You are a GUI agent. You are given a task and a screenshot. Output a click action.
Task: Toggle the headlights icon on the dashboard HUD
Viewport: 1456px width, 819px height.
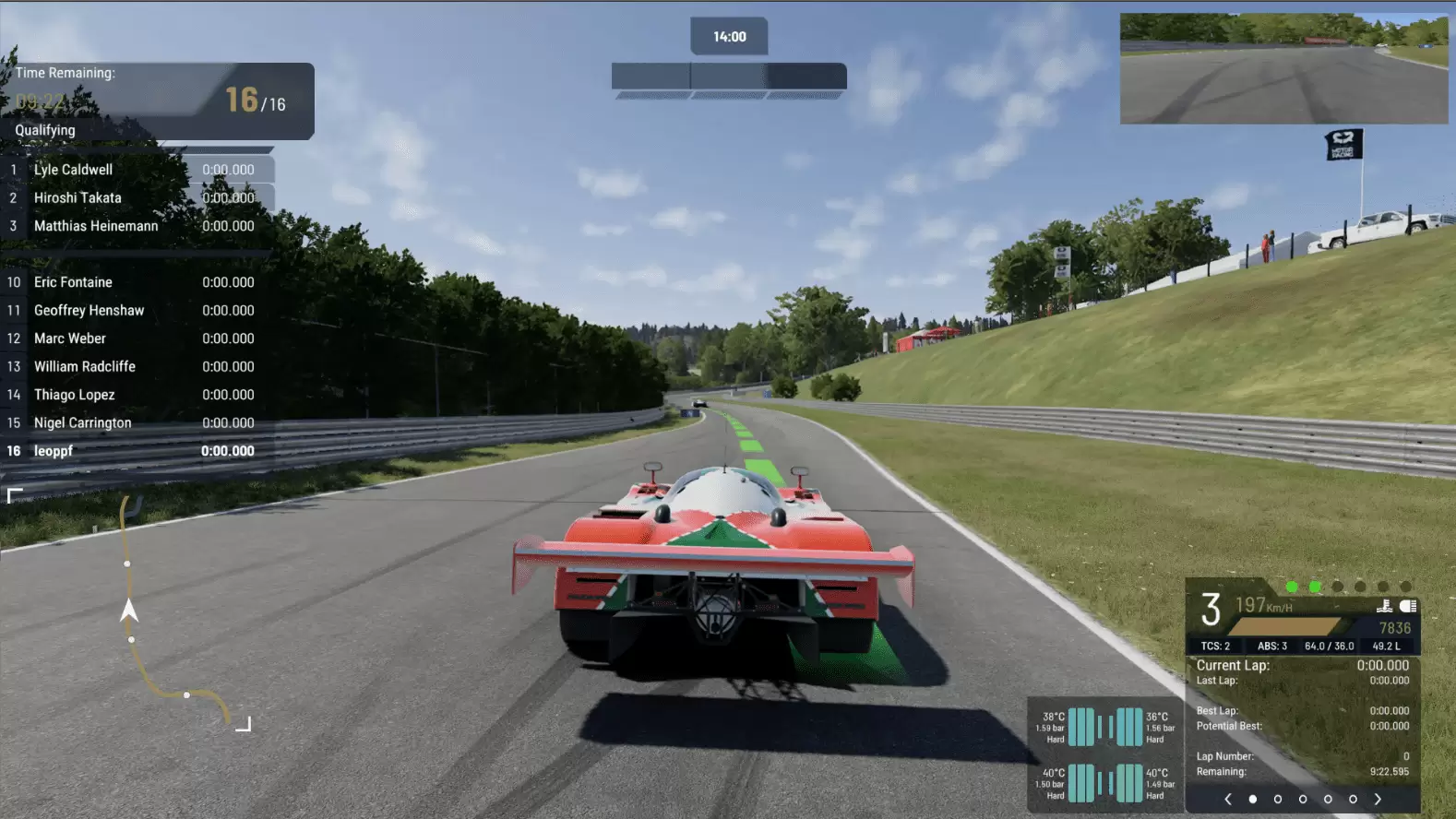click(x=1407, y=607)
